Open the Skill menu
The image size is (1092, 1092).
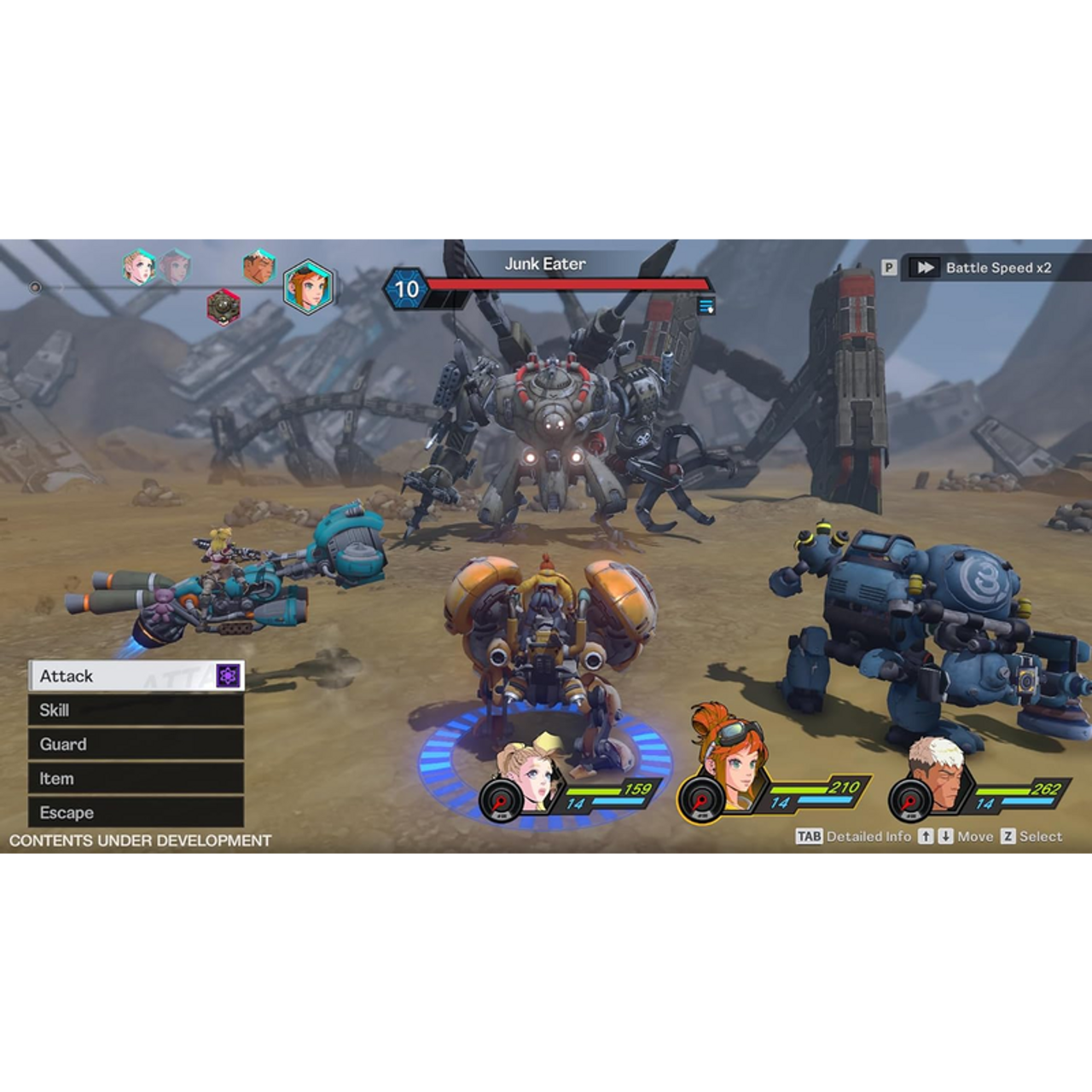135,711
